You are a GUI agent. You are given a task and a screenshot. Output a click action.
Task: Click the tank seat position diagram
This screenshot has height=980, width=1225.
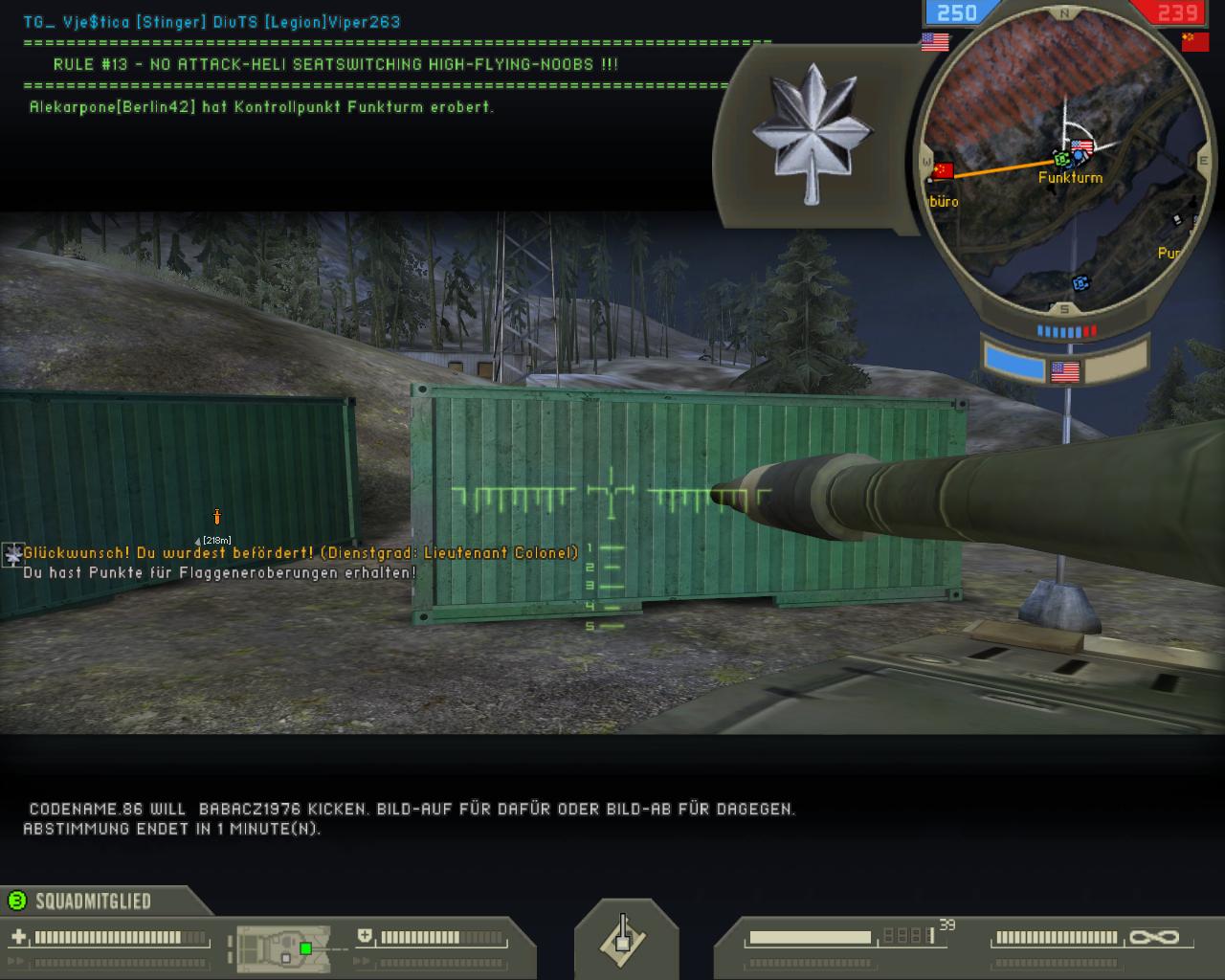point(283,946)
